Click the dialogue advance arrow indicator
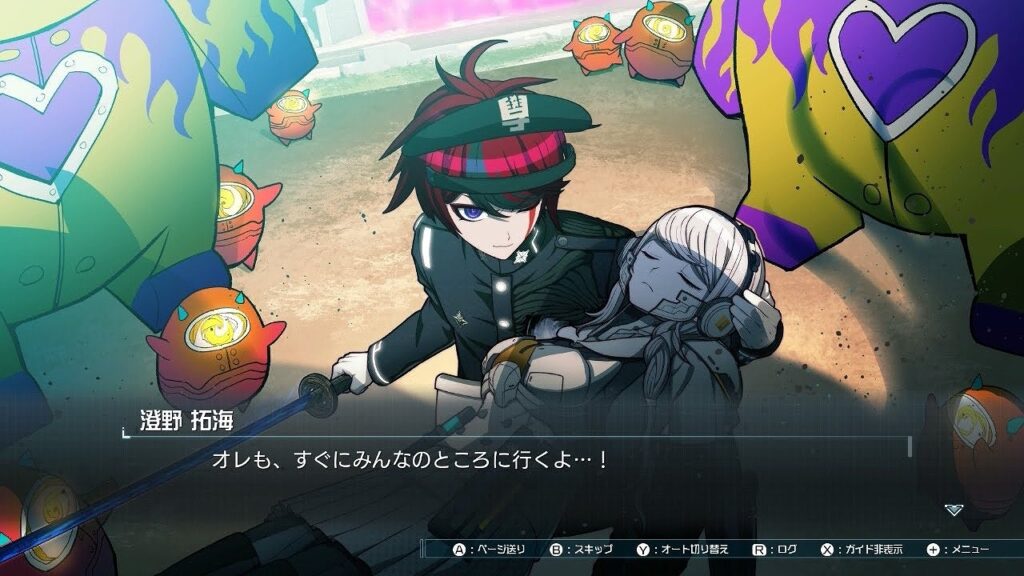1024x576 pixels. (954, 509)
